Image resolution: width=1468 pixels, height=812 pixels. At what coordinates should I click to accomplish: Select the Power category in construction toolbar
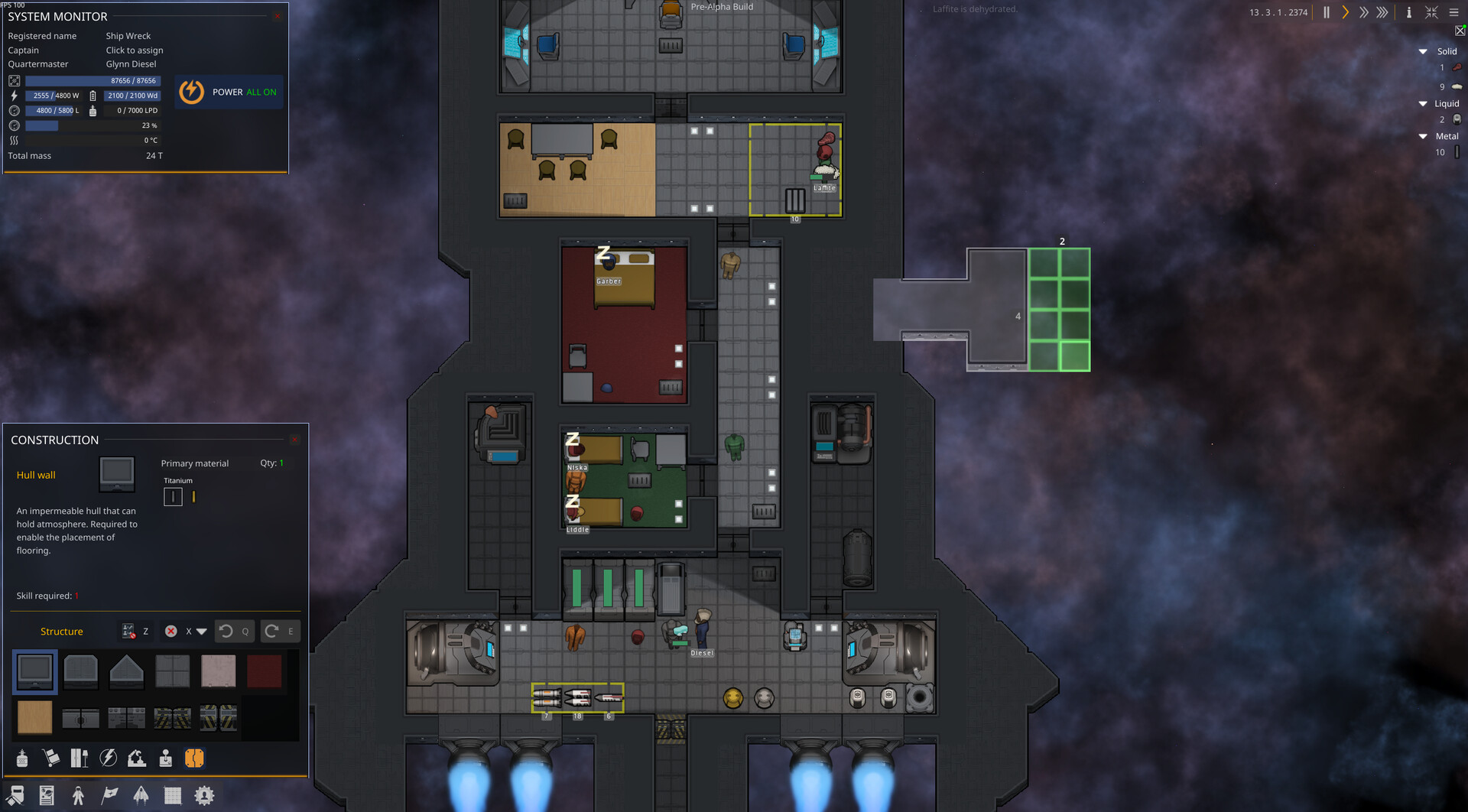point(108,758)
